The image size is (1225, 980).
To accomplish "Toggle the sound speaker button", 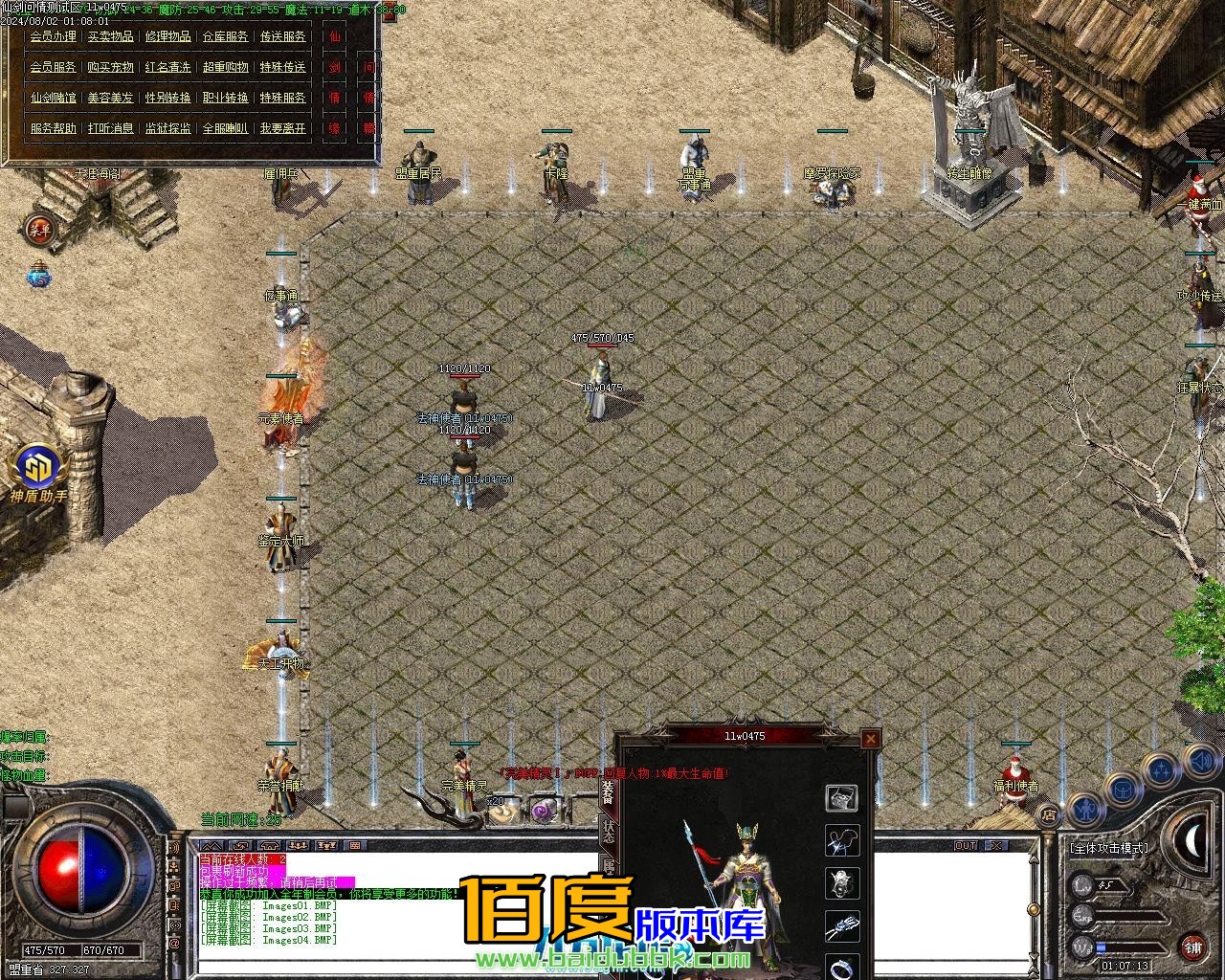I will pyautogui.click(x=1200, y=763).
